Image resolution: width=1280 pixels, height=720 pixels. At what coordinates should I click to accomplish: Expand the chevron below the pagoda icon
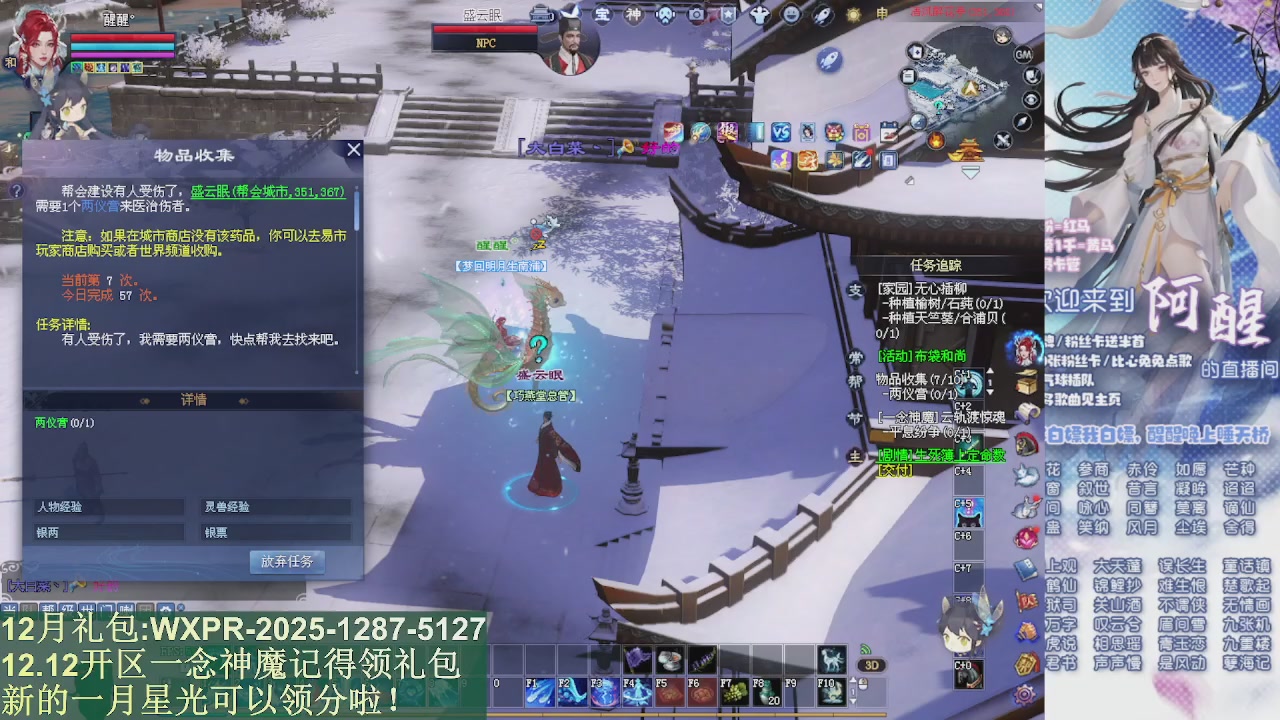point(971,171)
